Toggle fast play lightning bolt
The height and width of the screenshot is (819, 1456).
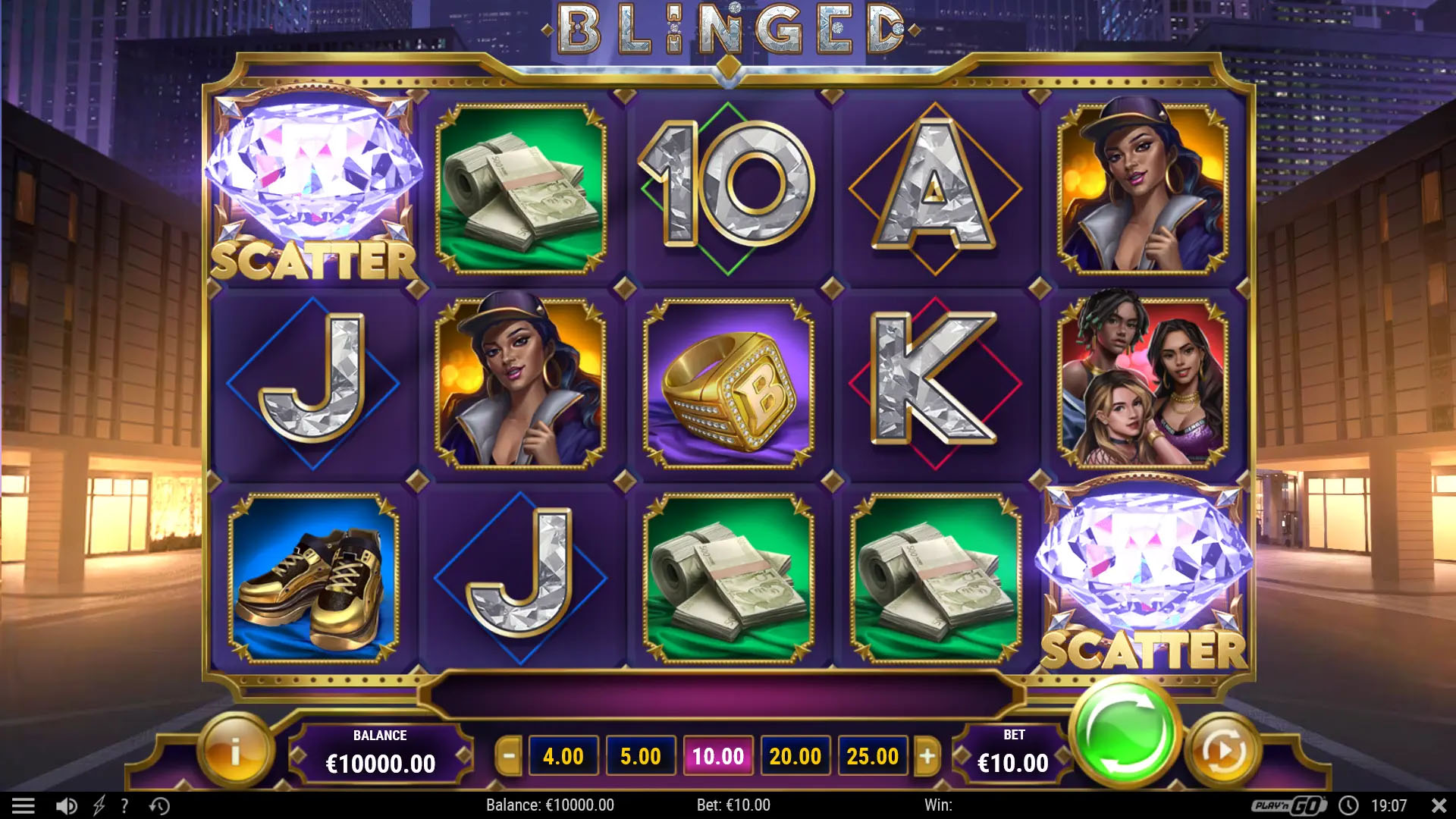pos(99,805)
